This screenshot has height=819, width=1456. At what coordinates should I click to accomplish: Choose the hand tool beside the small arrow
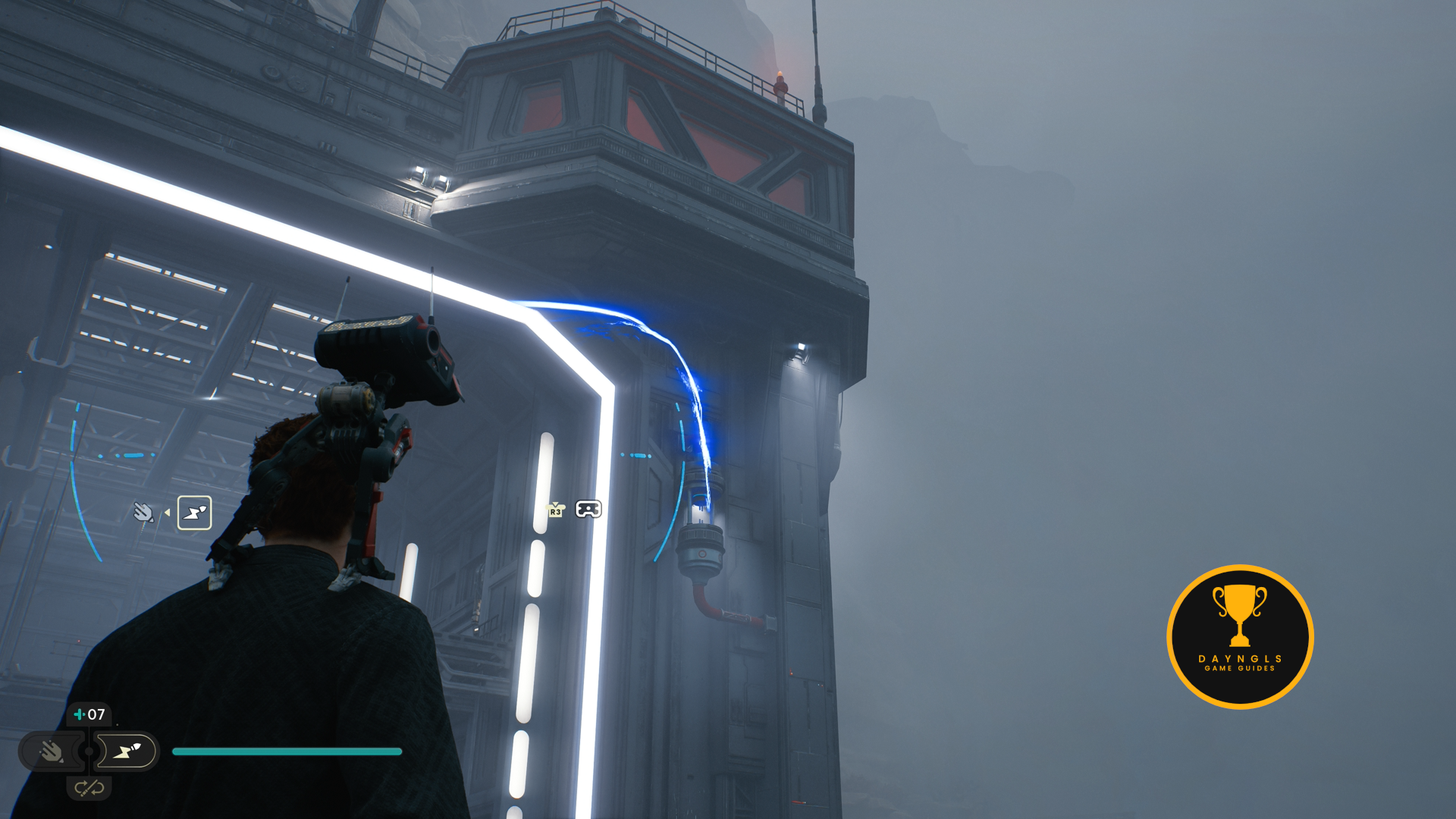pos(143,513)
